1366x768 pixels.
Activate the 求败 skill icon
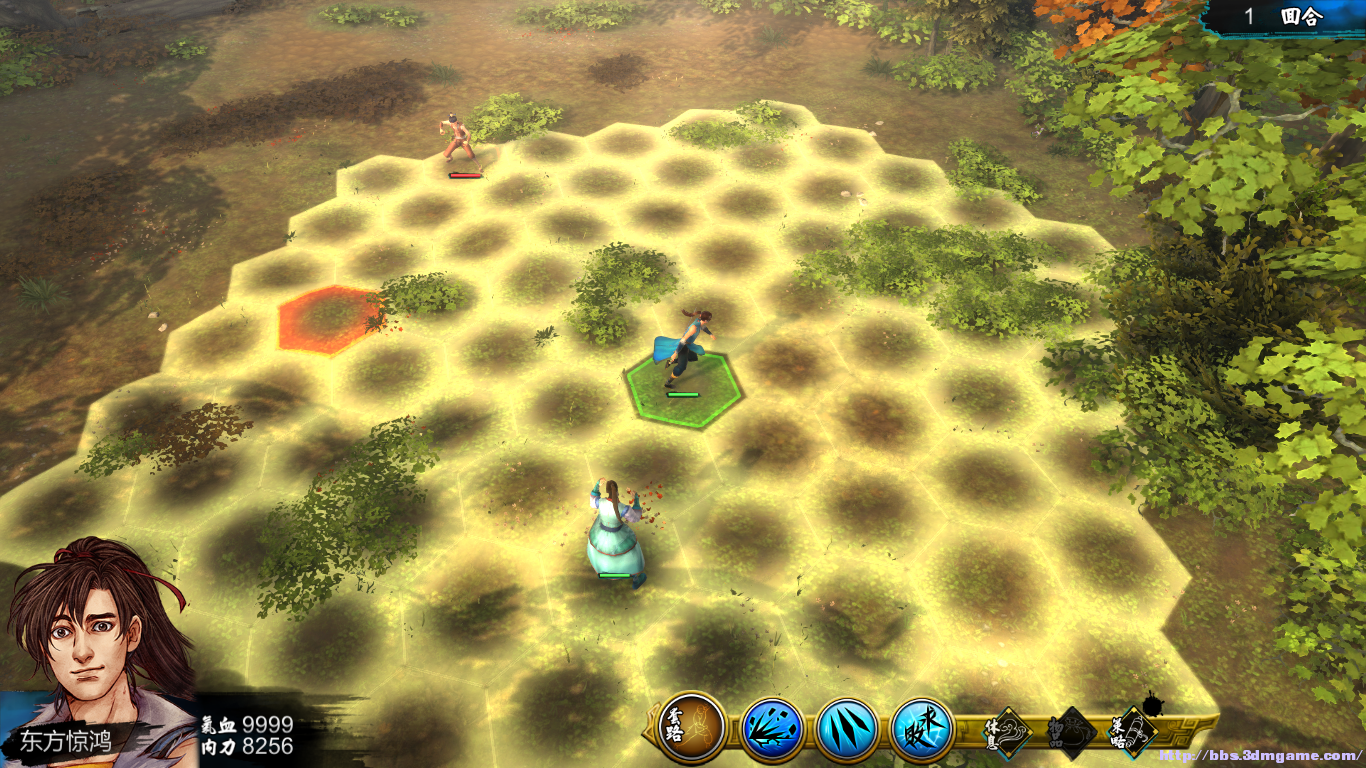pyautogui.click(x=922, y=729)
